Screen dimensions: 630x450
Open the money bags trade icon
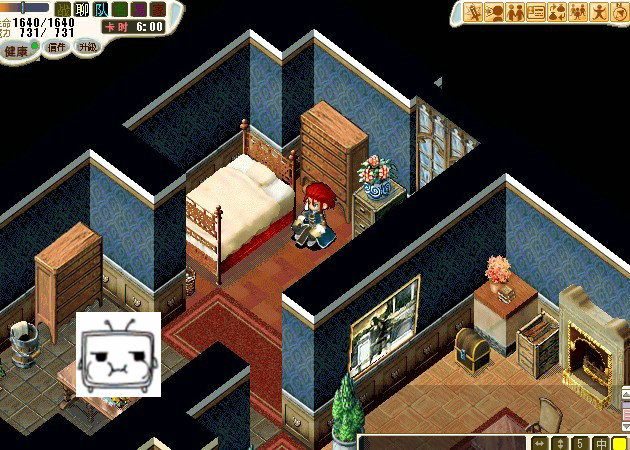point(556,13)
